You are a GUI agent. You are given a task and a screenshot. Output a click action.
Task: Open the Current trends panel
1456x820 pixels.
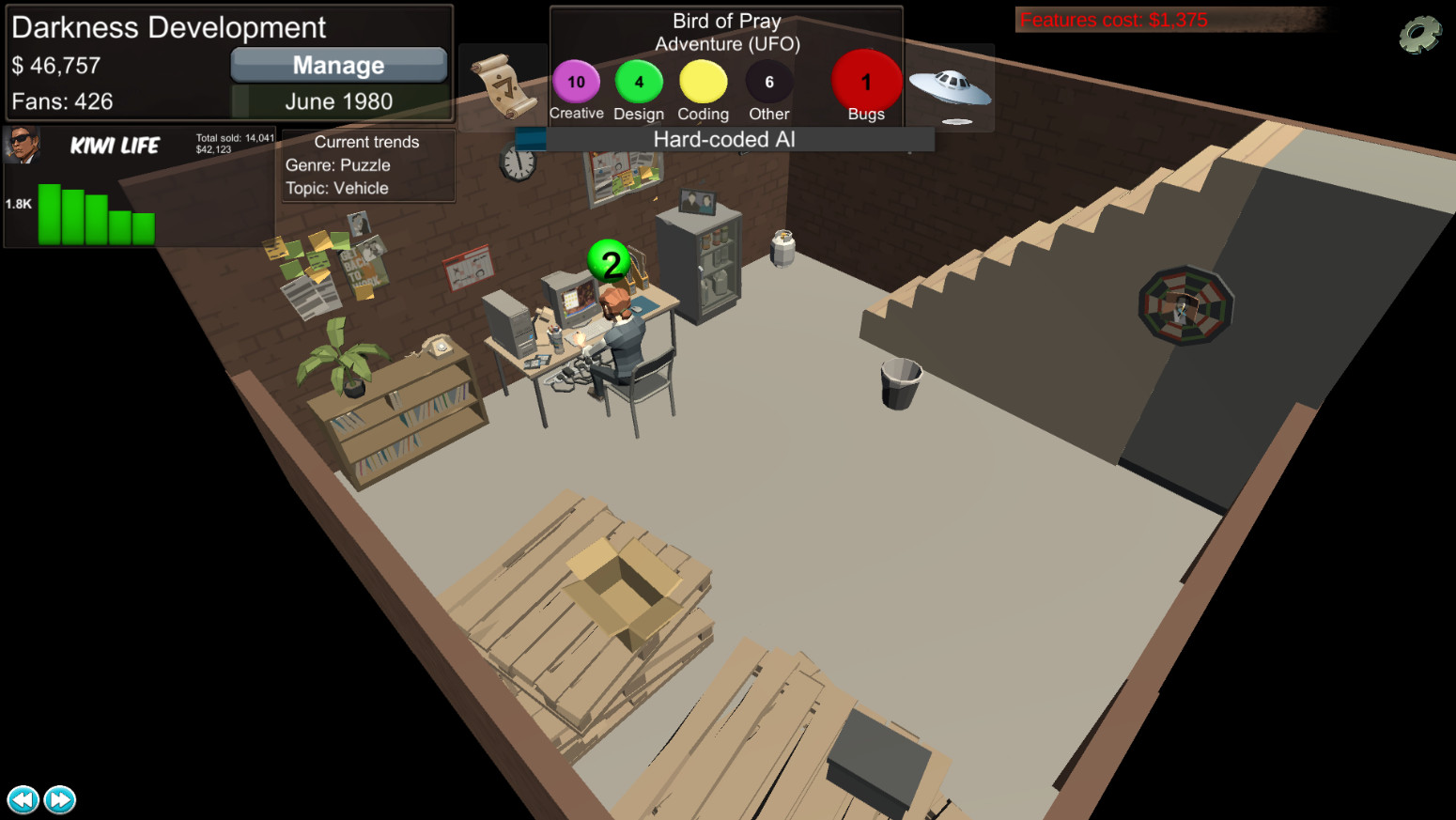366,164
